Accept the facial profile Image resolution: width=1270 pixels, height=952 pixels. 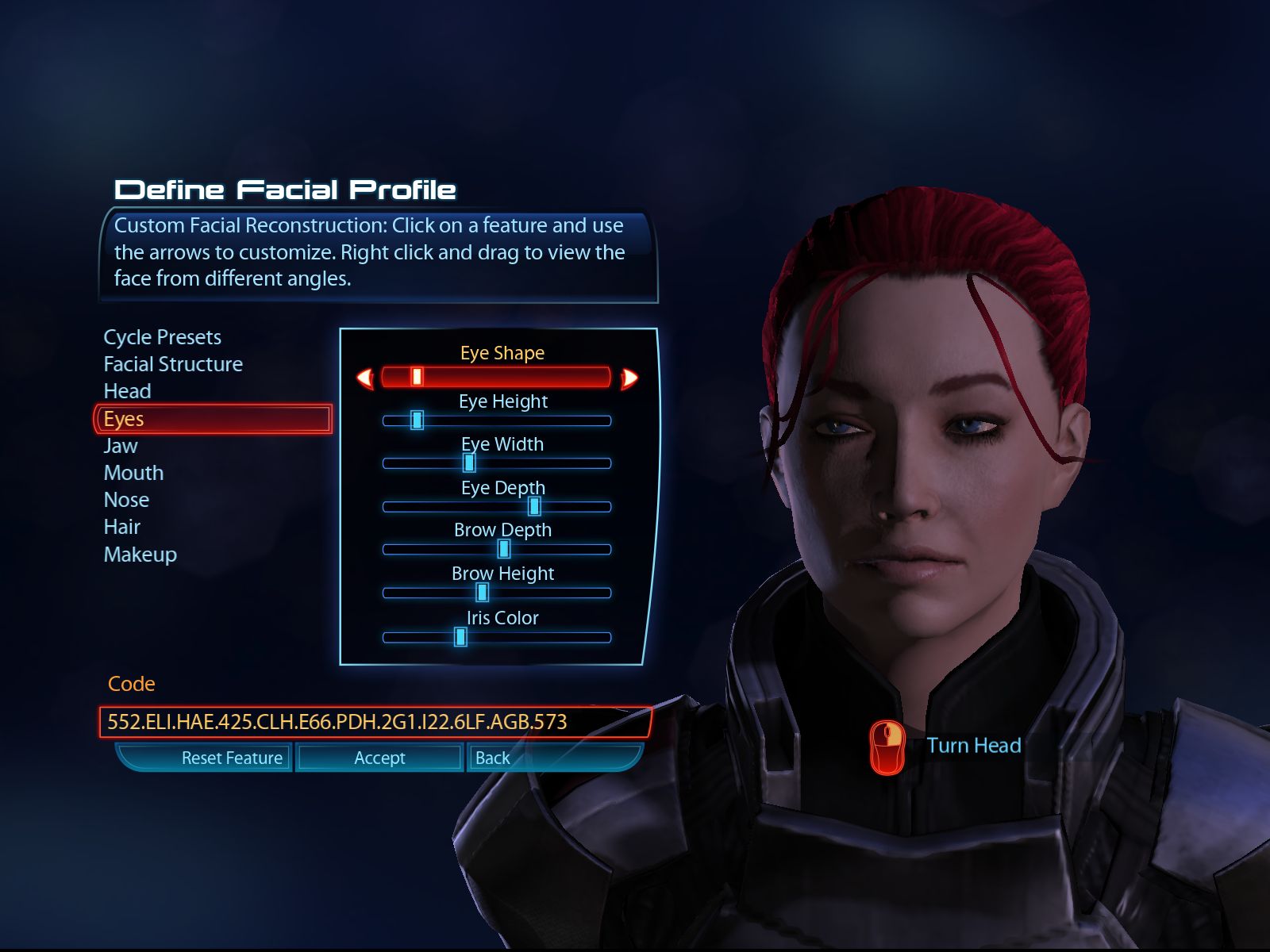[379, 758]
